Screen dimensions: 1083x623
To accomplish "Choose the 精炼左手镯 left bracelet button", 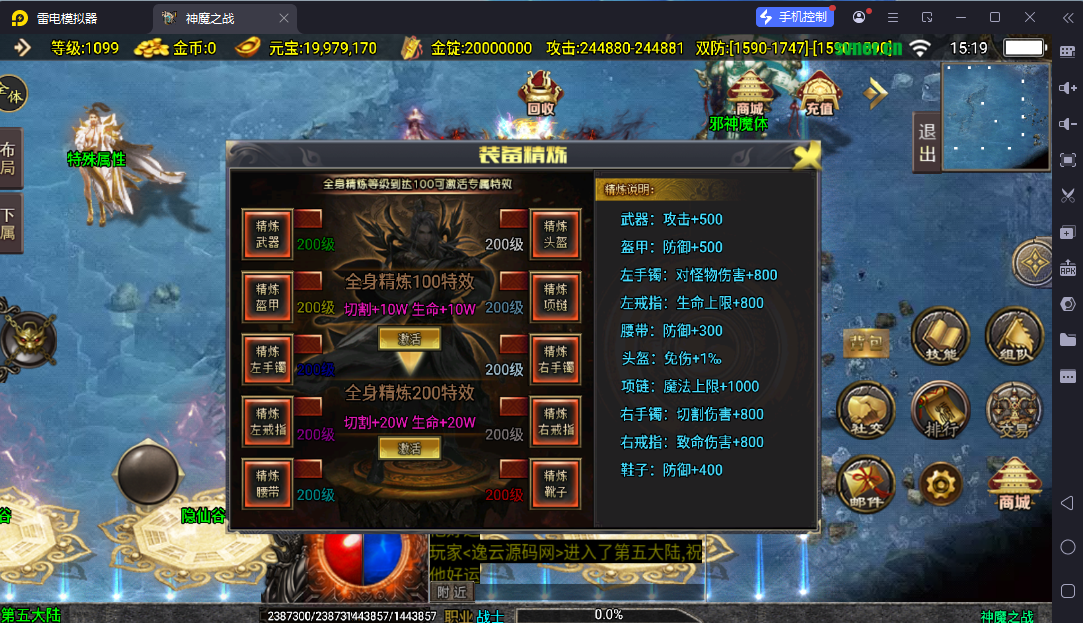I will (x=267, y=359).
